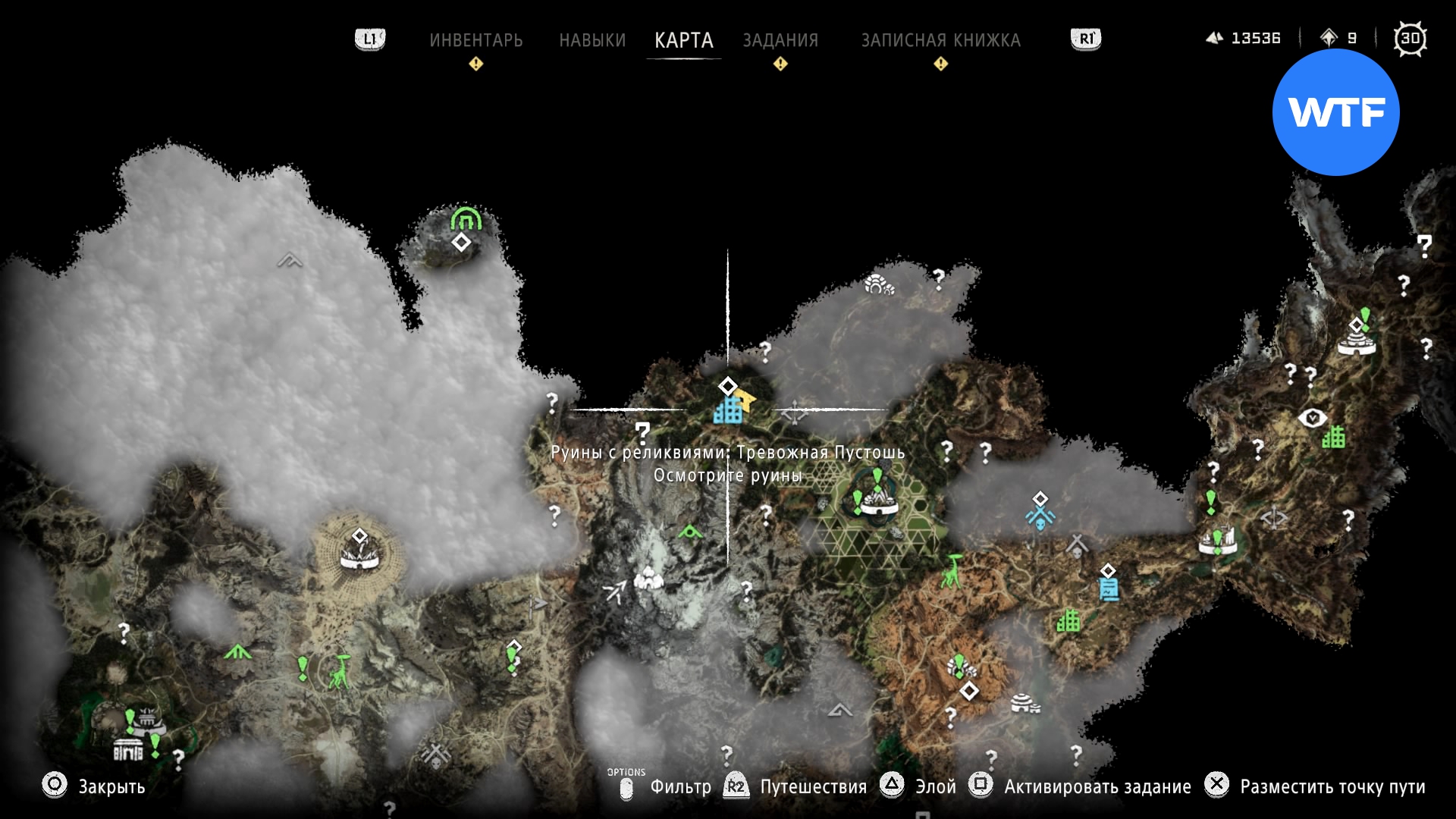Go to the ЗАДАНИЯ tab
The width and height of the screenshot is (1456, 819).
coord(780,40)
